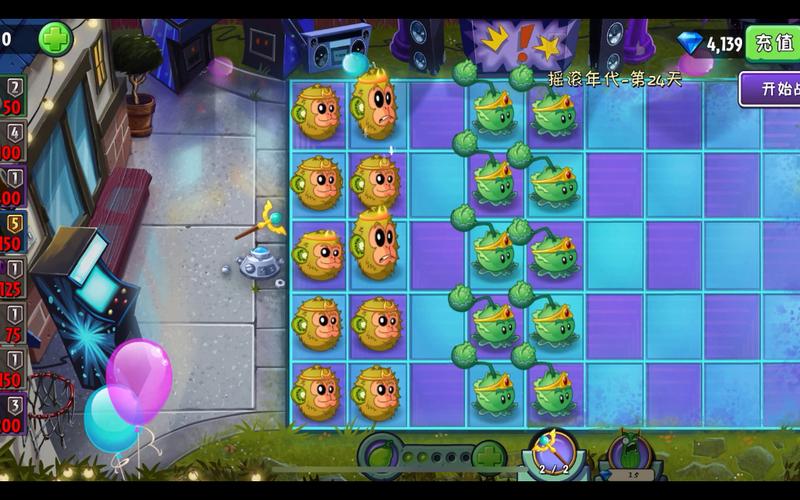Tap the green plus button beside sun counter

pyautogui.click(x=56, y=39)
